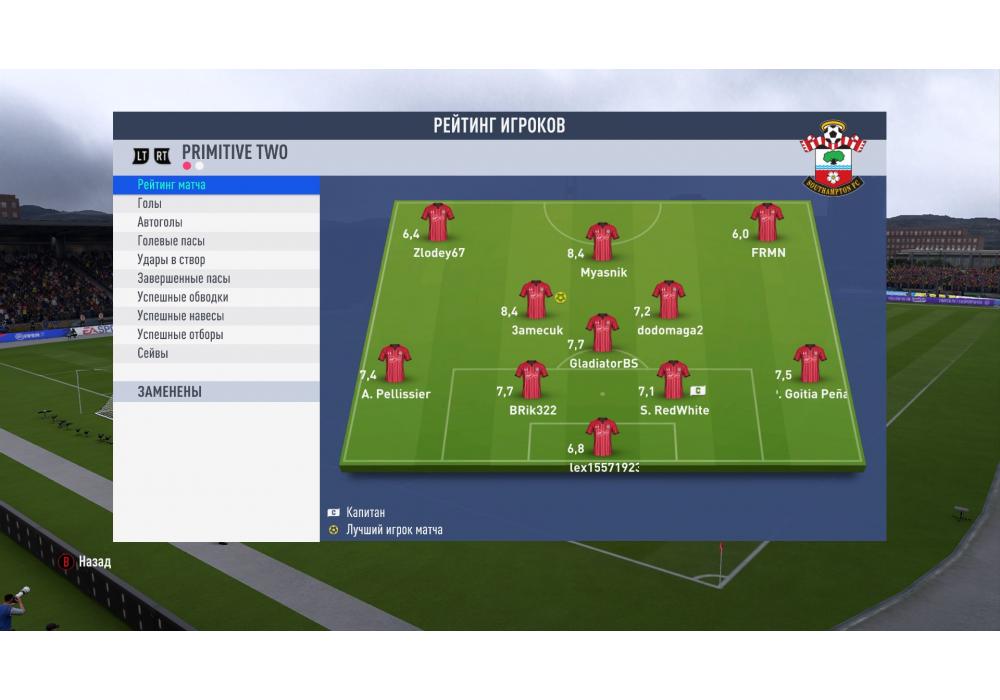
Task: Pick Myasnik's shirt on the formation
Action: pyautogui.click(x=601, y=241)
